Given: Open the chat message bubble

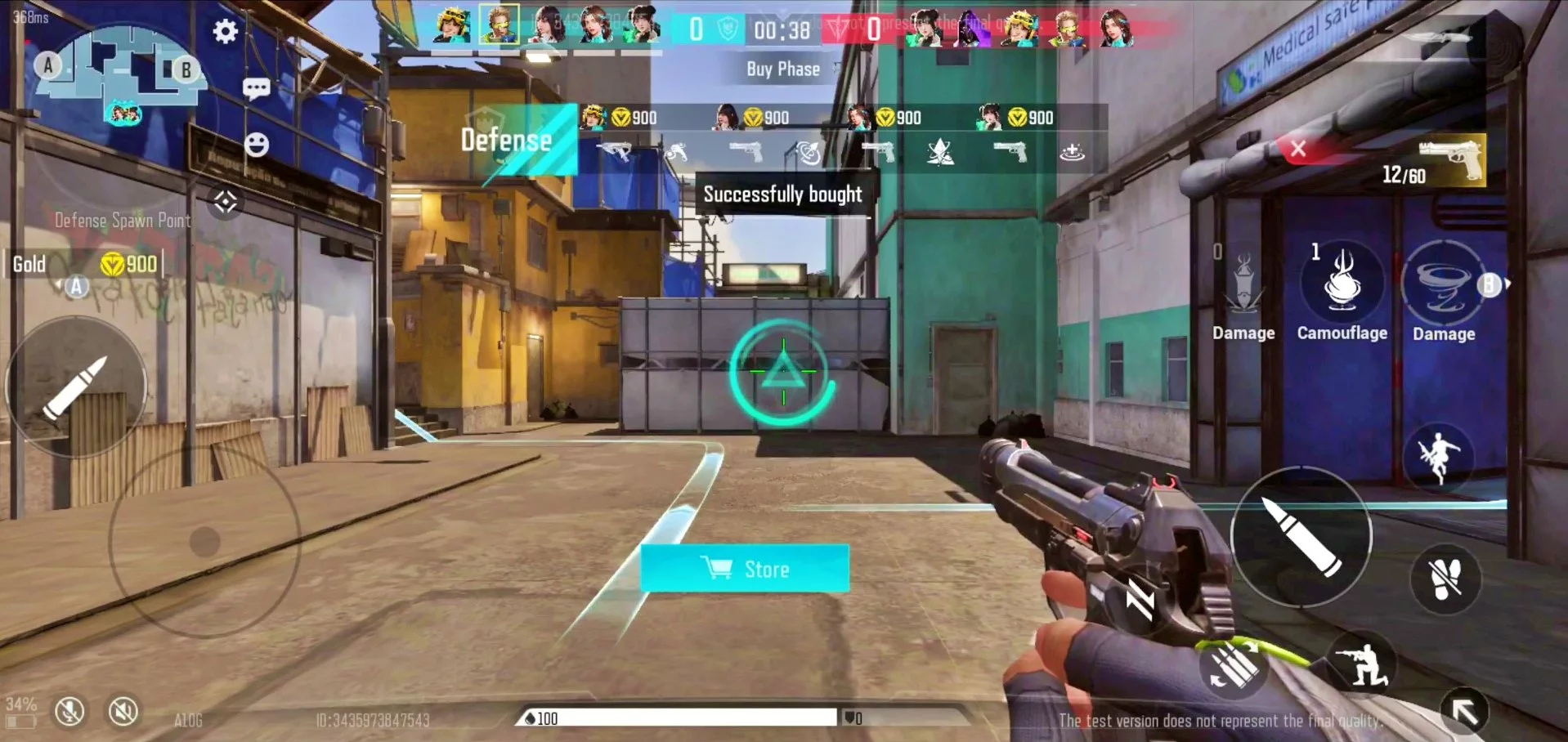Looking at the screenshot, I should point(256,86).
